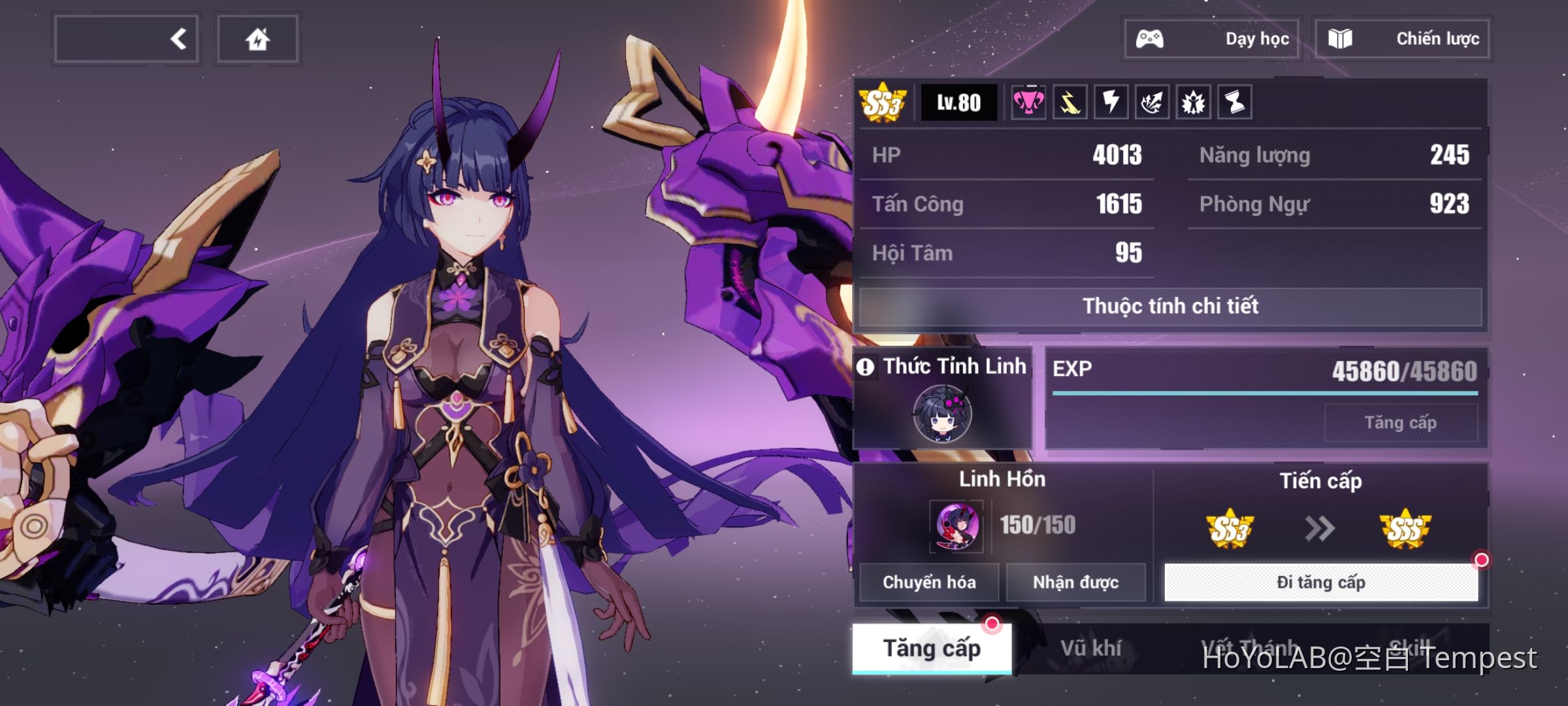Select the multi-arrow buff trait icon
The height and width of the screenshot is (706, 1568).
pos(1153,103)
